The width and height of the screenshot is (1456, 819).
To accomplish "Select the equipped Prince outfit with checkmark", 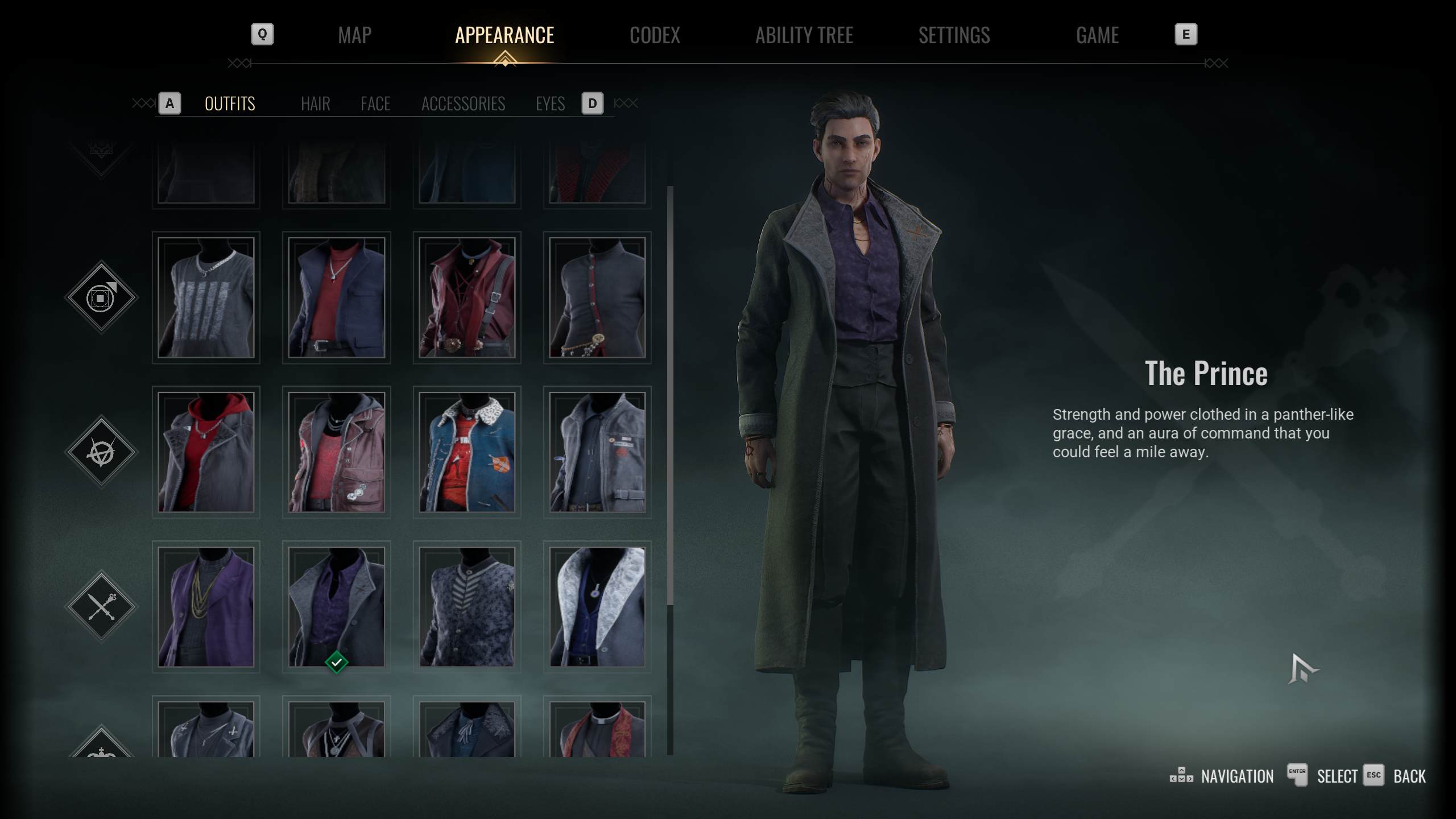I will point(336,607).
